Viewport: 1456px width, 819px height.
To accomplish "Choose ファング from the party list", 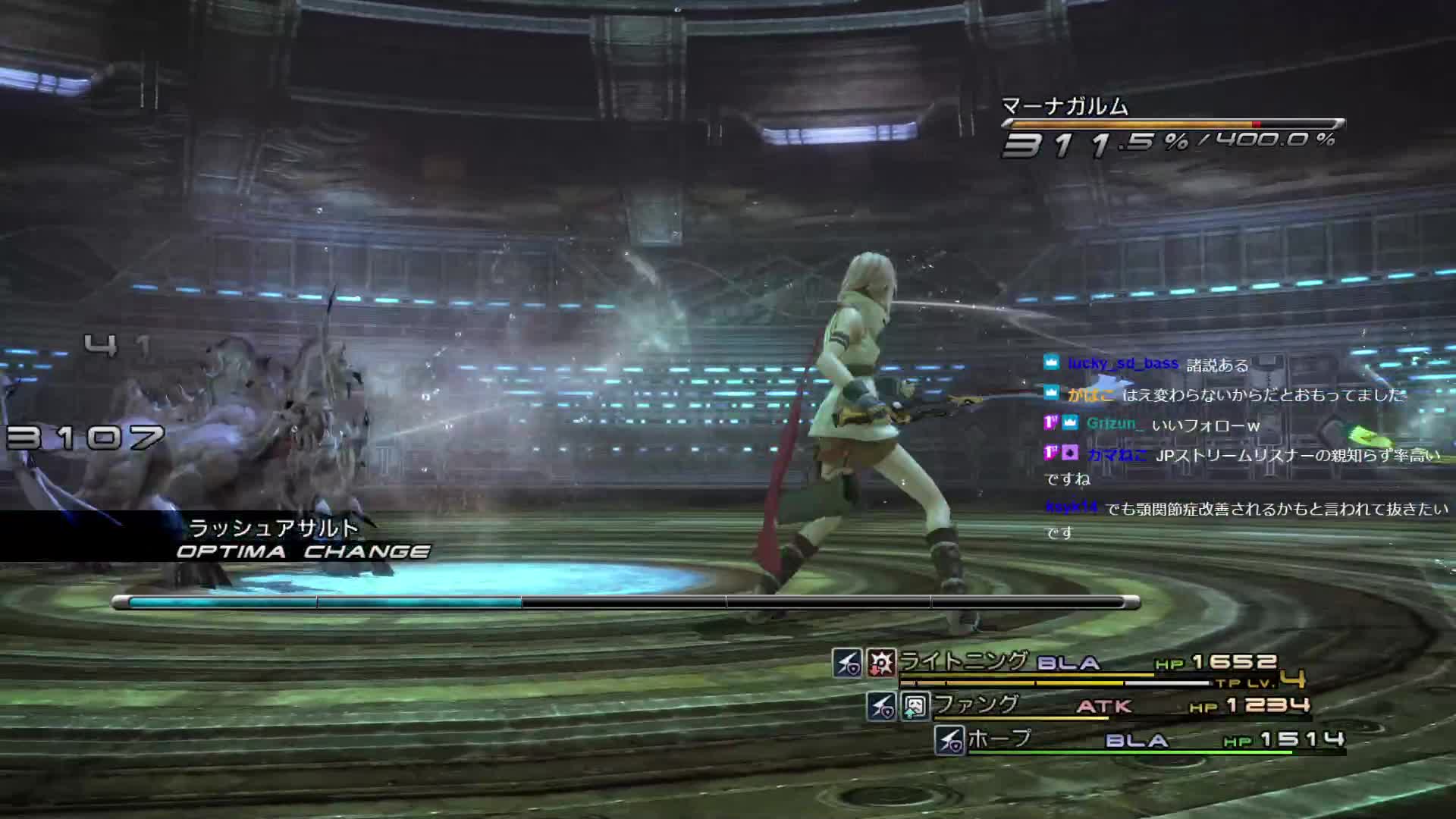I will pyautogui.click(x=976, y=704).
